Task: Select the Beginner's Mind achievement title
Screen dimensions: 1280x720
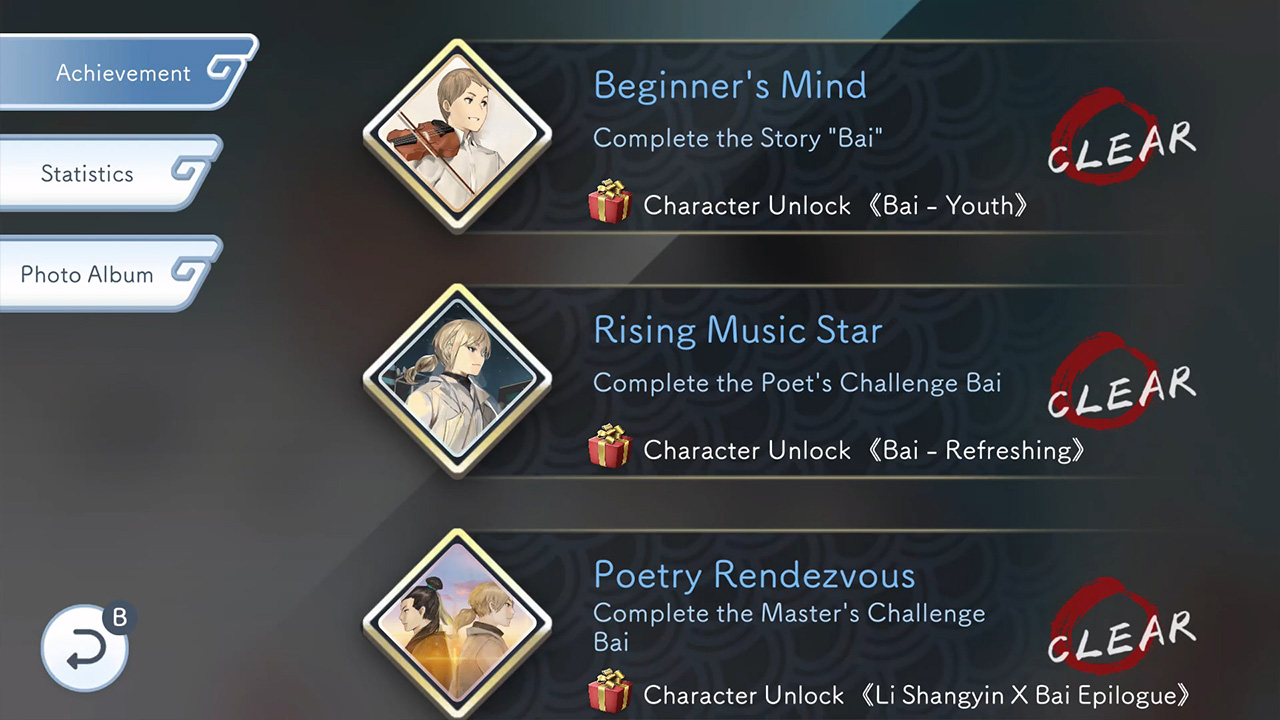Action: tap(729, 86)
